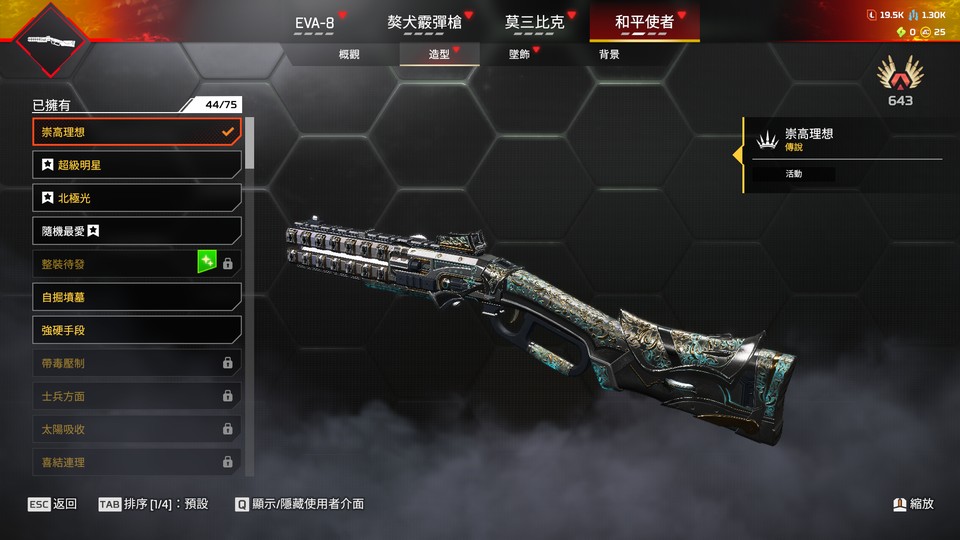This screenshot has width=960, height=540.
Task: Choose the 超級明星 skin
Action: point(137,165)
